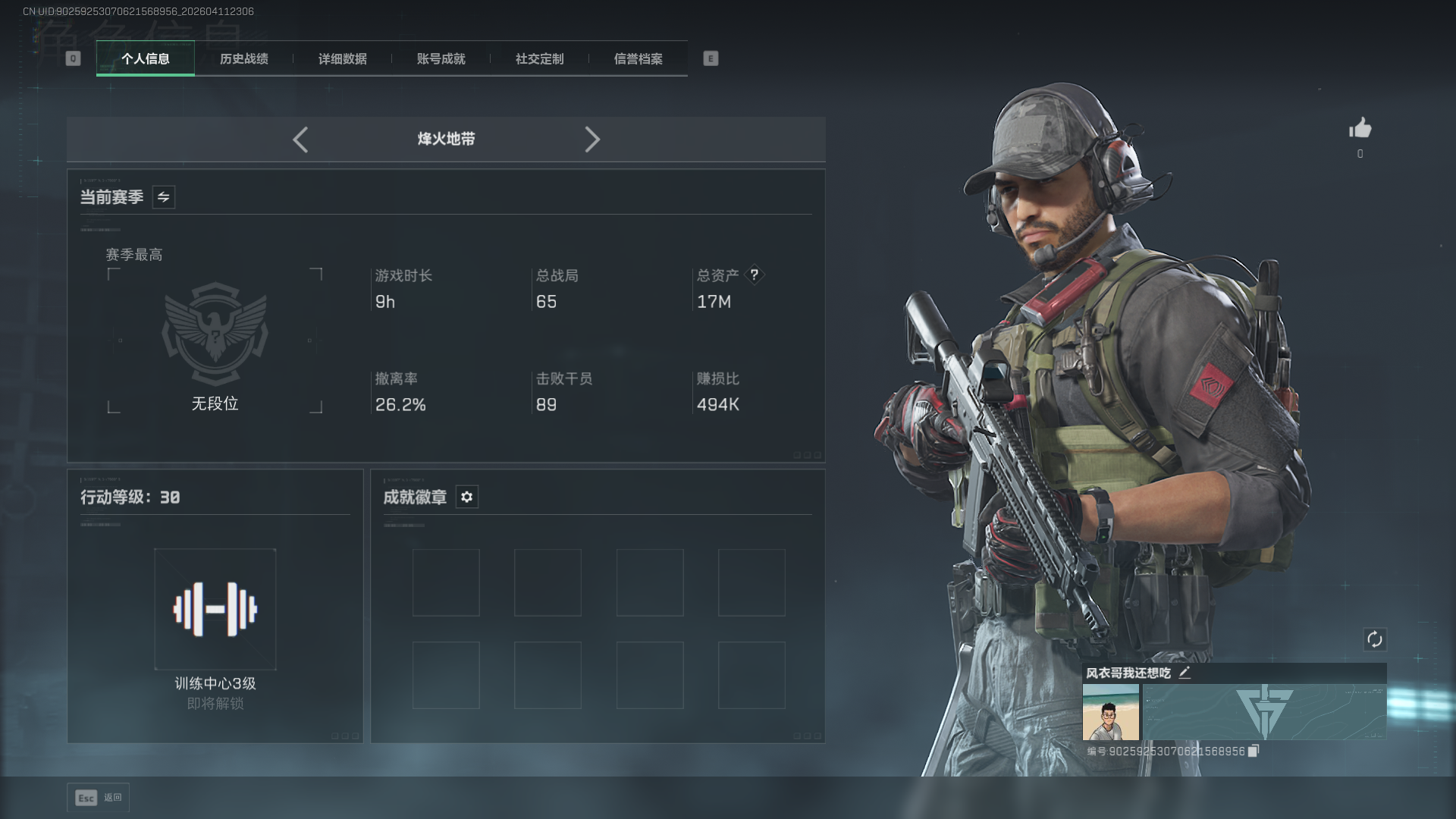Open the 历史战绩 tab
The width and height of the screenshot is (1456, 819).
click(244, 59)
